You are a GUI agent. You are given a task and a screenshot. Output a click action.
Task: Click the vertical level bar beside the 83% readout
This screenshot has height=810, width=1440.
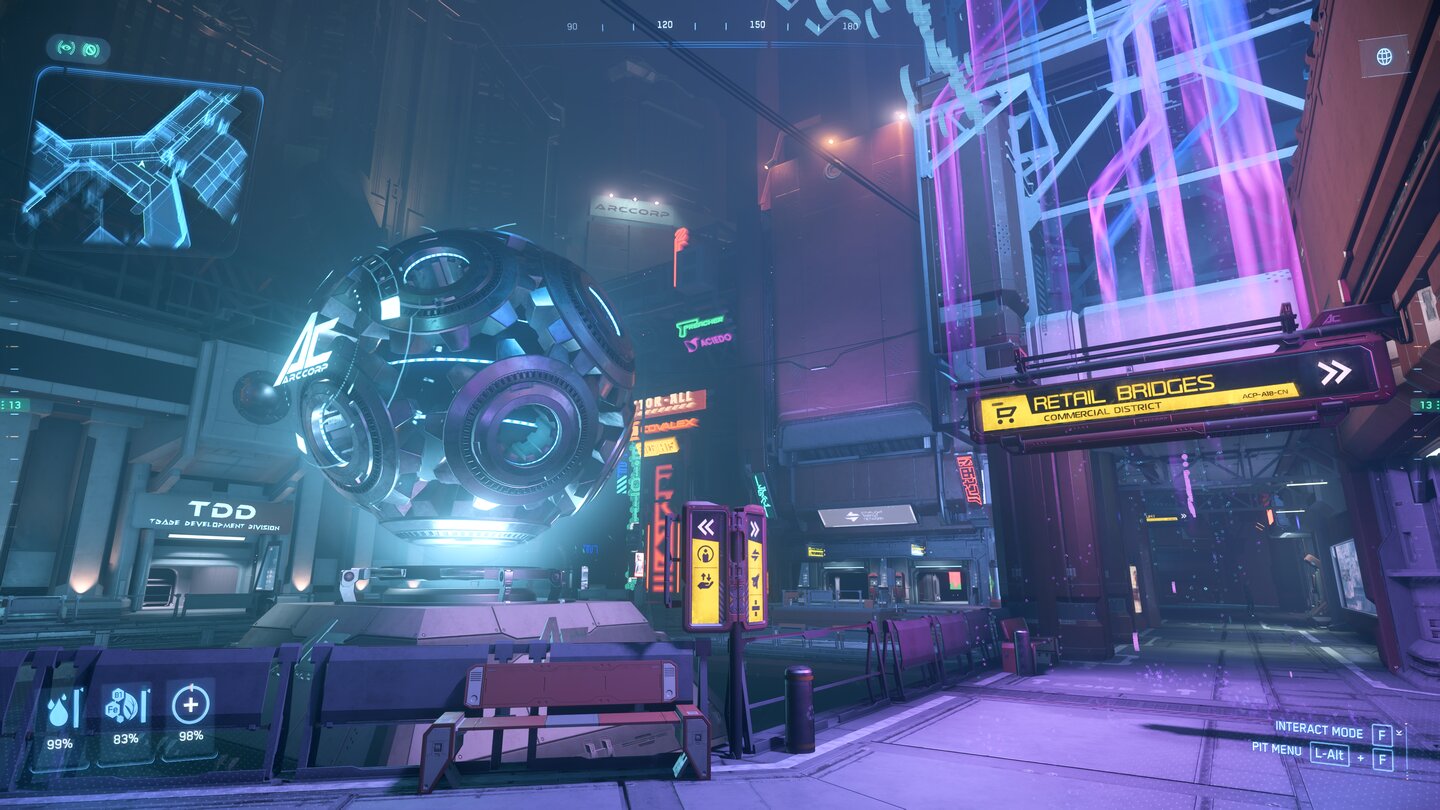point(143,705)
